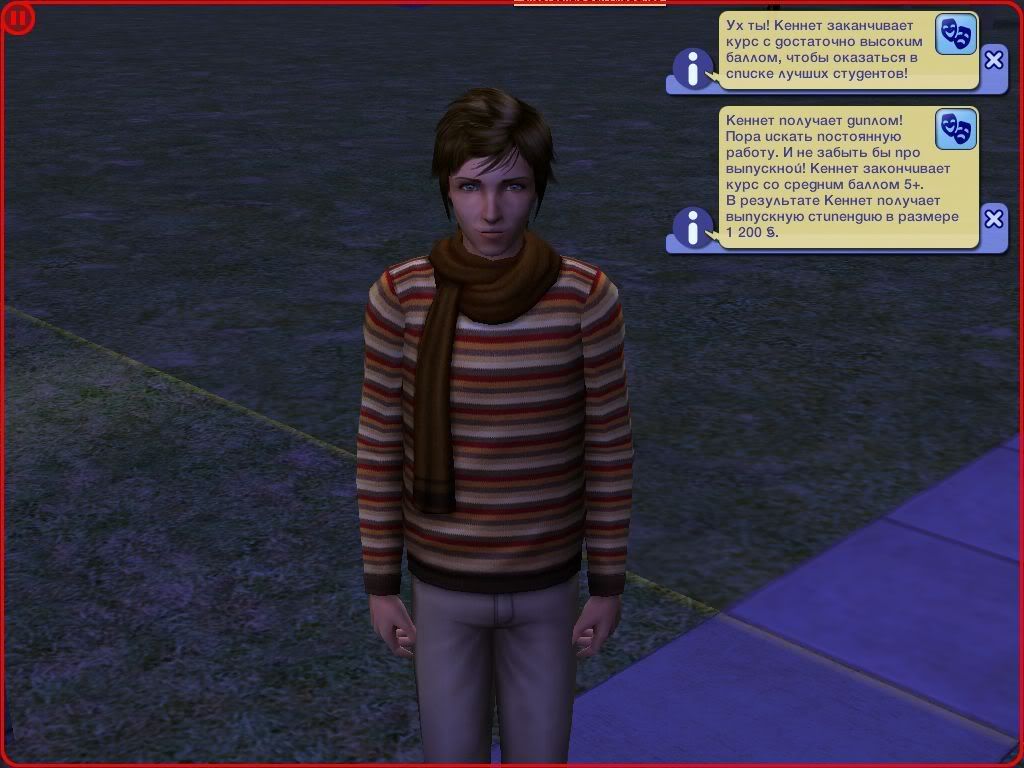
Task: Close the best students list notification
Action: (993, 60)
